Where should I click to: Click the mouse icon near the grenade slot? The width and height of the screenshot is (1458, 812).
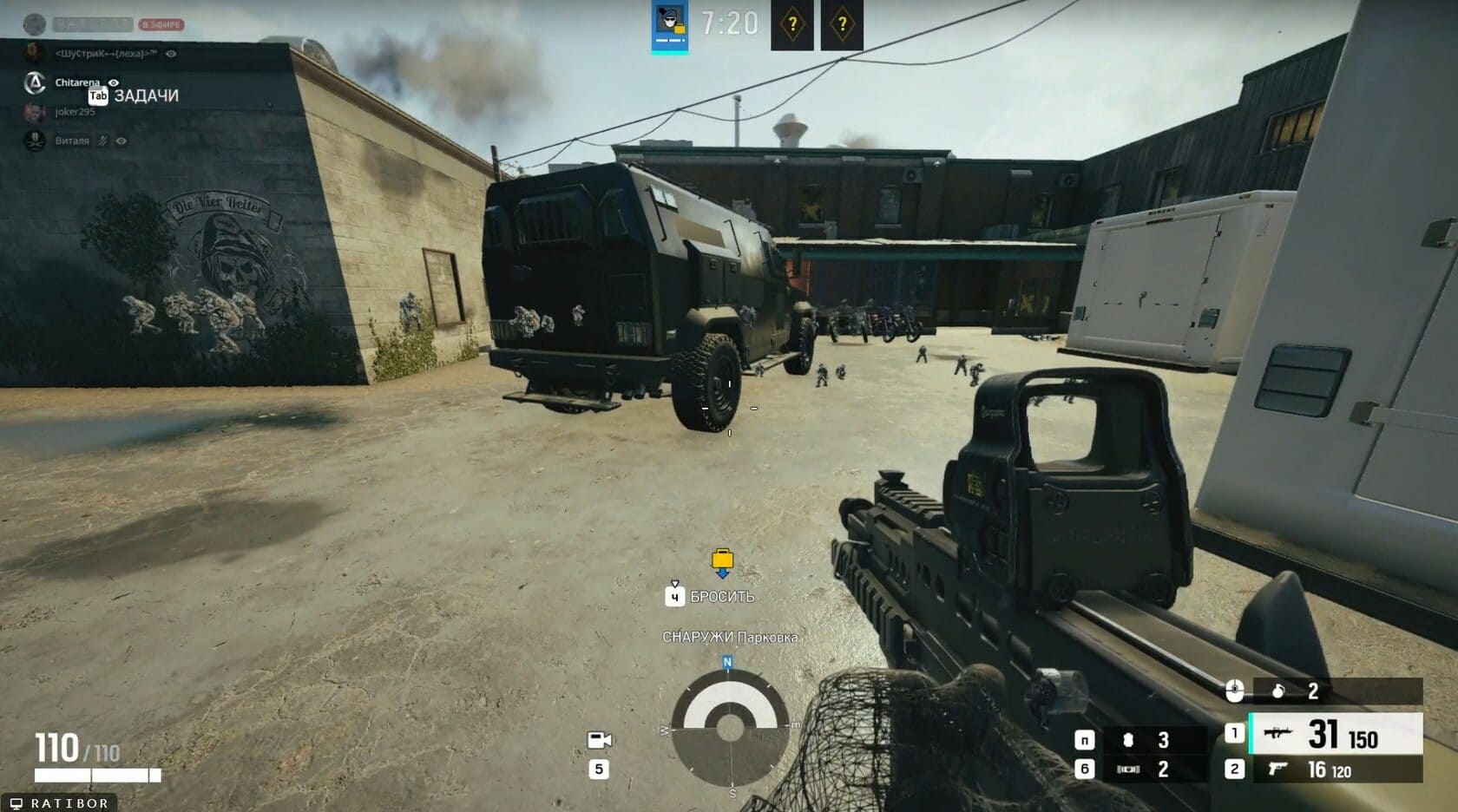[x=1234, y=691]
